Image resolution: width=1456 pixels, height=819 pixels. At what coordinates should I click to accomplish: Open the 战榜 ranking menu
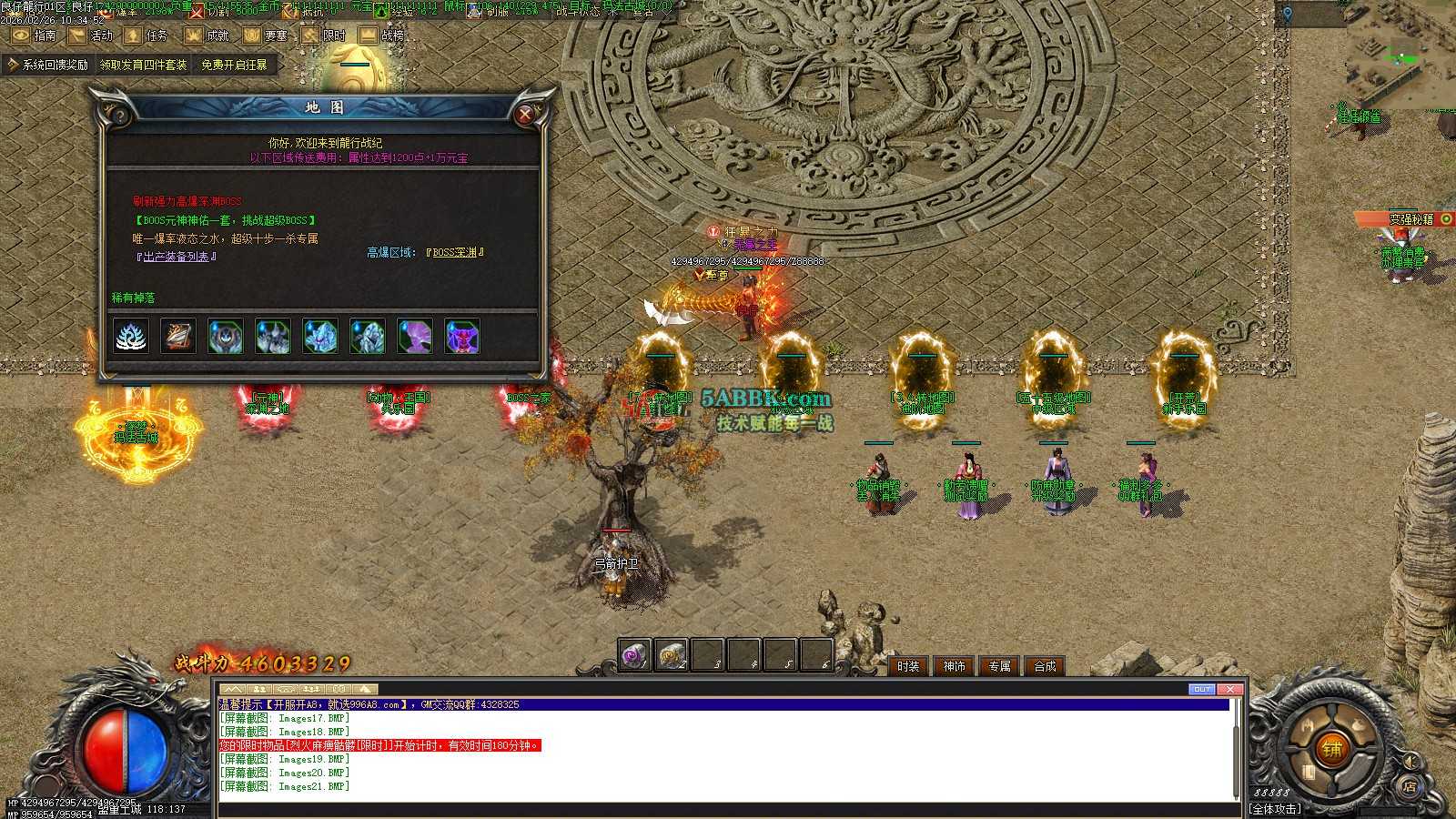pos(381,35)
